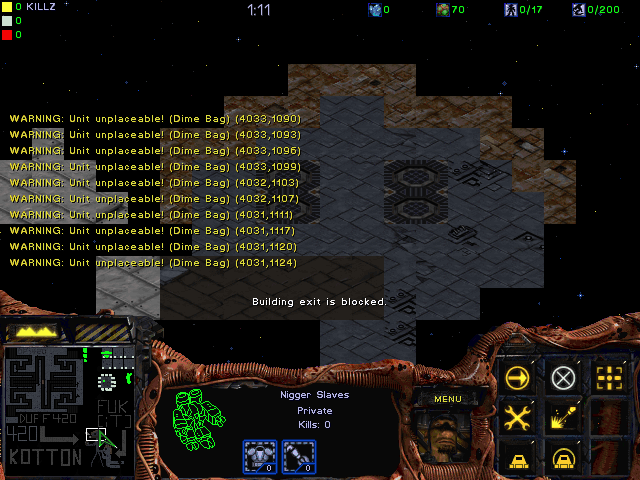Activate the Stop command icon
Screen dimensions: 640x480
(564, 378)
